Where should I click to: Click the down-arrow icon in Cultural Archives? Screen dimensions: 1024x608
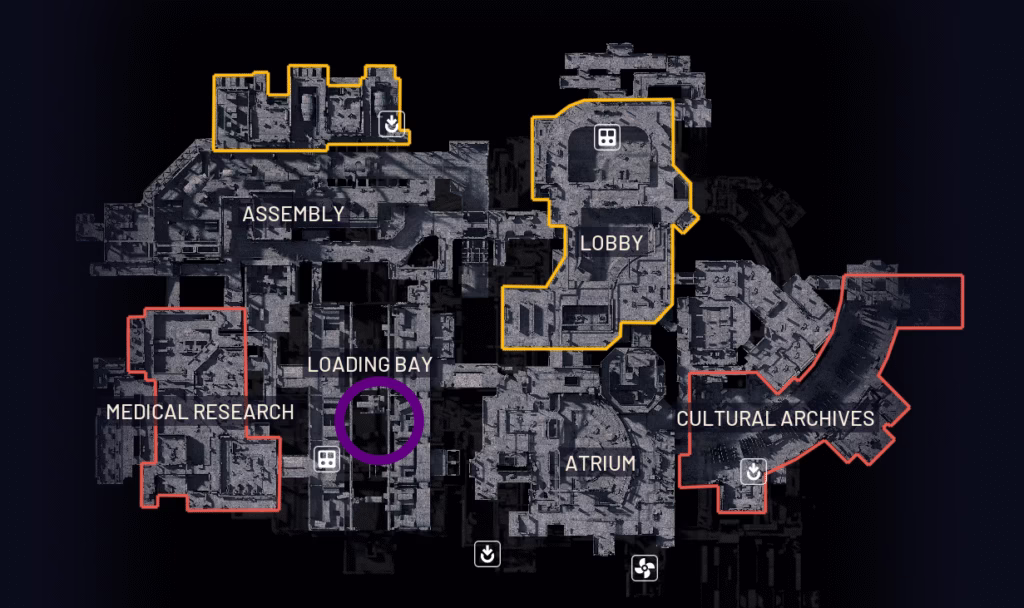click(753, 470)
